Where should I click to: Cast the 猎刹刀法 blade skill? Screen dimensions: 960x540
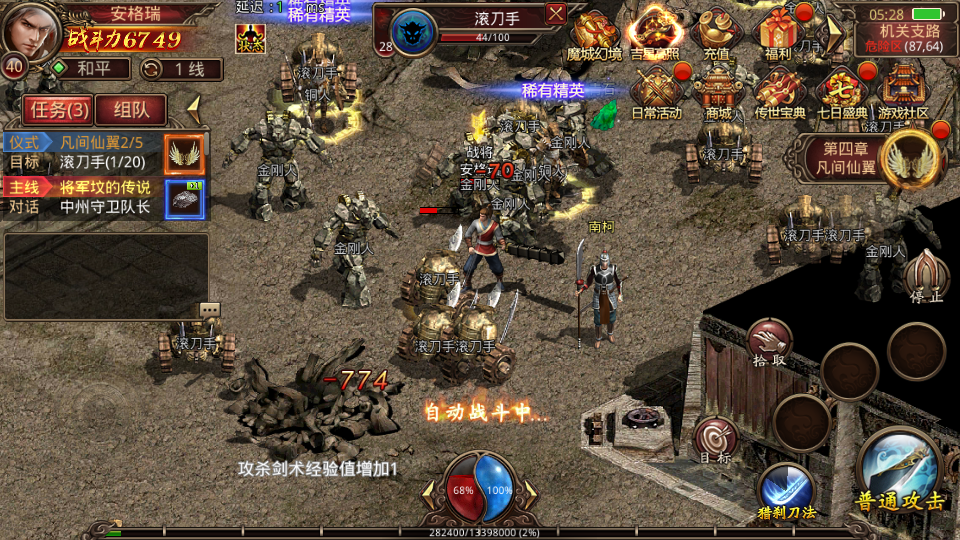point(786,492)
